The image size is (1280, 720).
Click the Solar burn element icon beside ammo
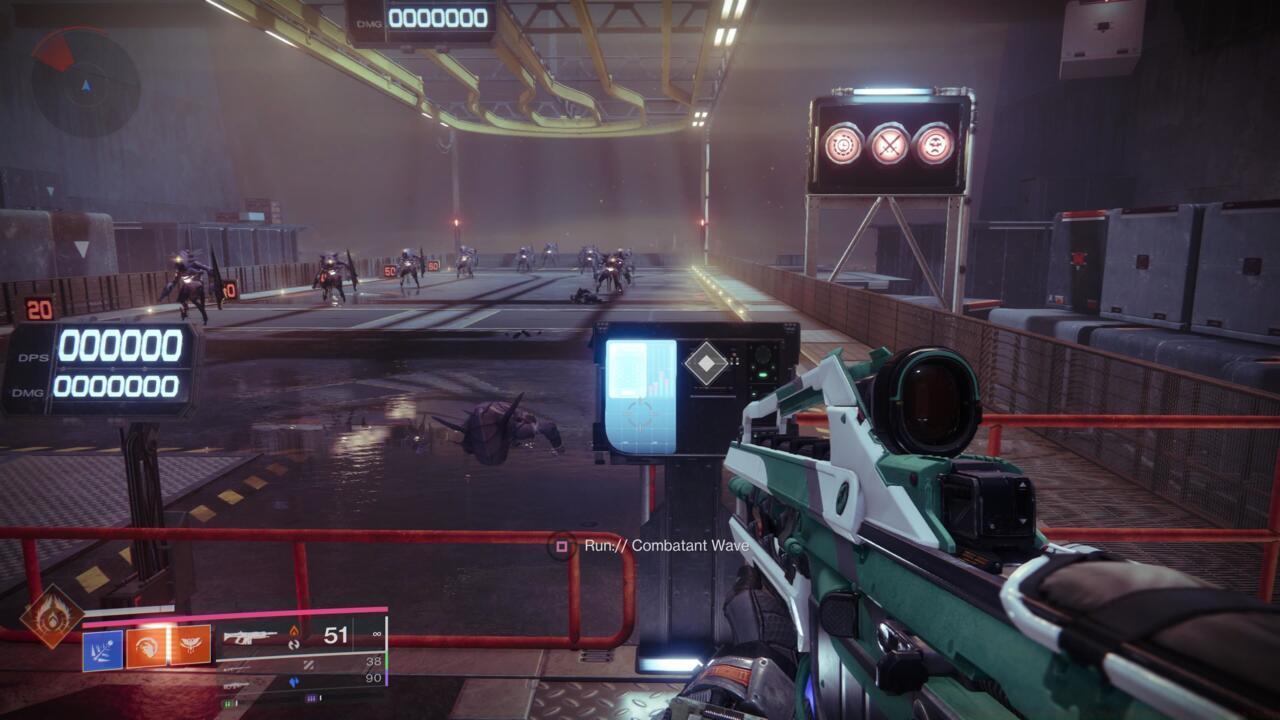(294, 631)
